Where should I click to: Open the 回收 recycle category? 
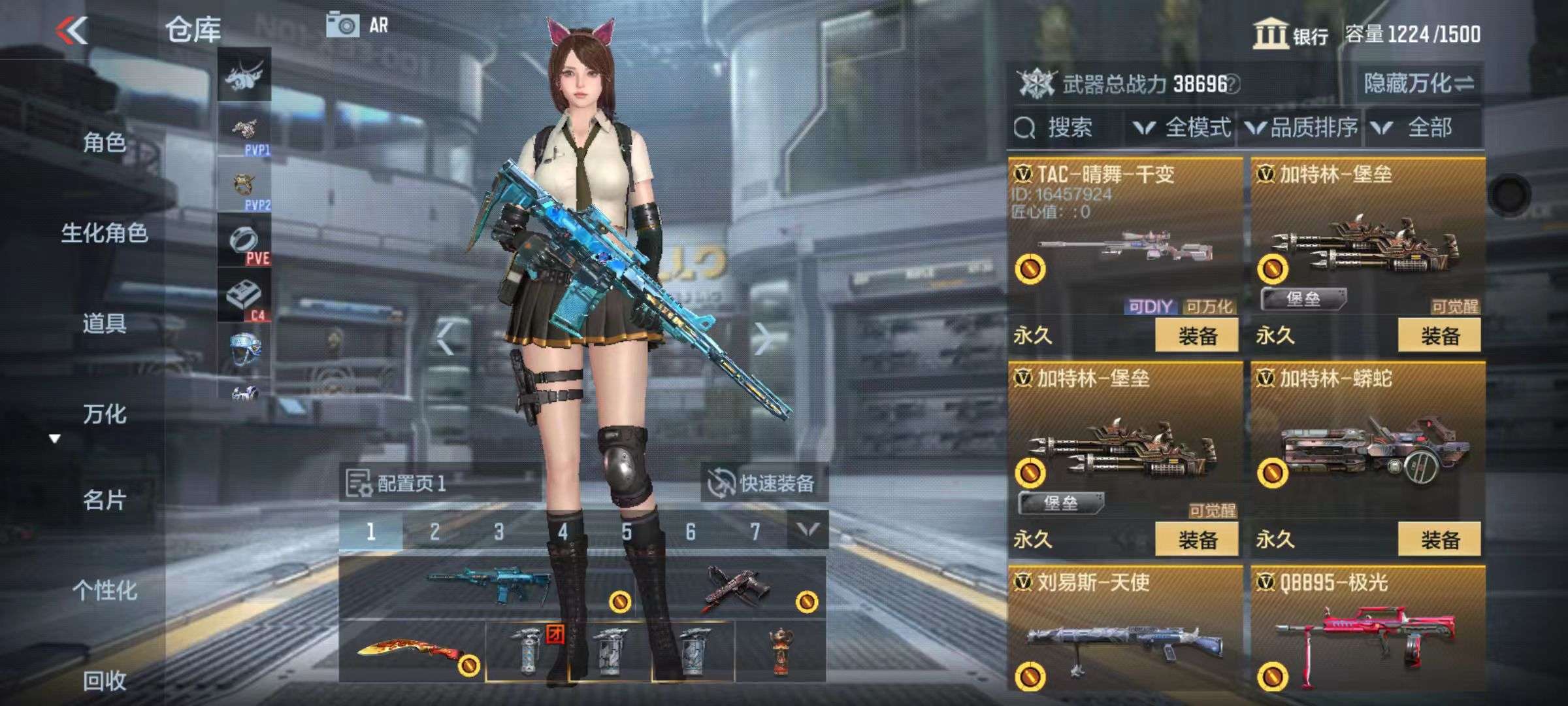[x=104, y=681]
